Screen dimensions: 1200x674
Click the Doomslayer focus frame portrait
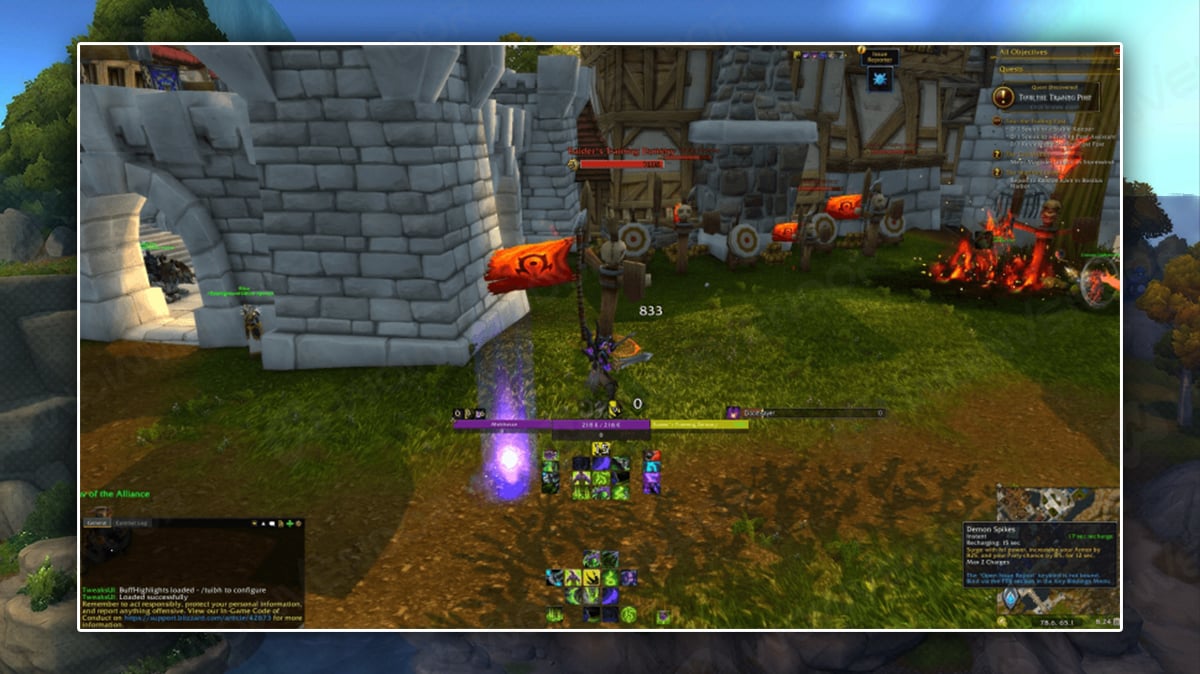click(733, 412)
